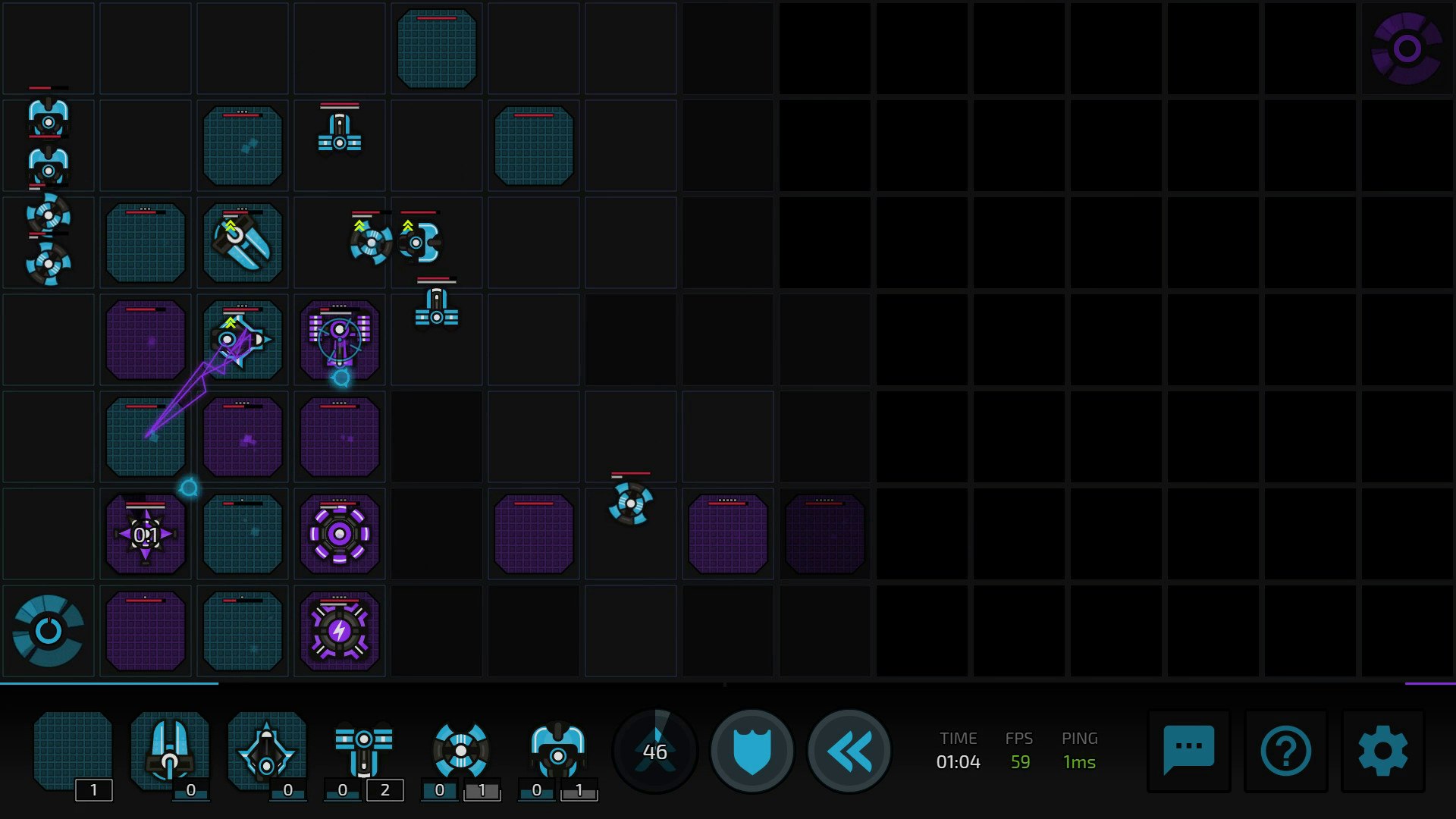
Task: Select the tower showing 0:1 counter
Action: coord(145,533)
